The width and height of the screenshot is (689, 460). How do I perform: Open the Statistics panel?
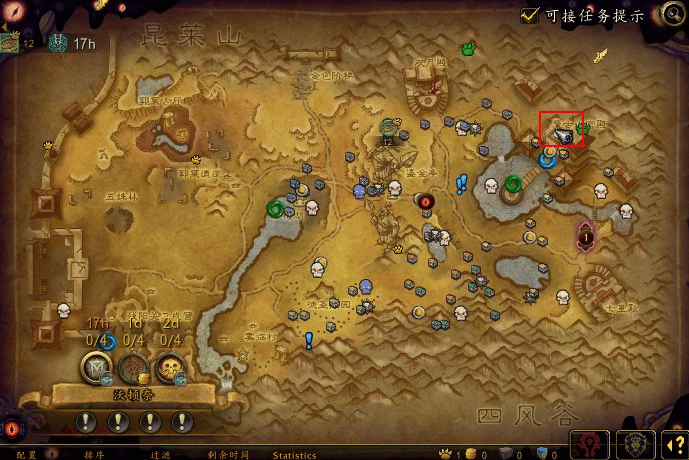tap(294, 454)
